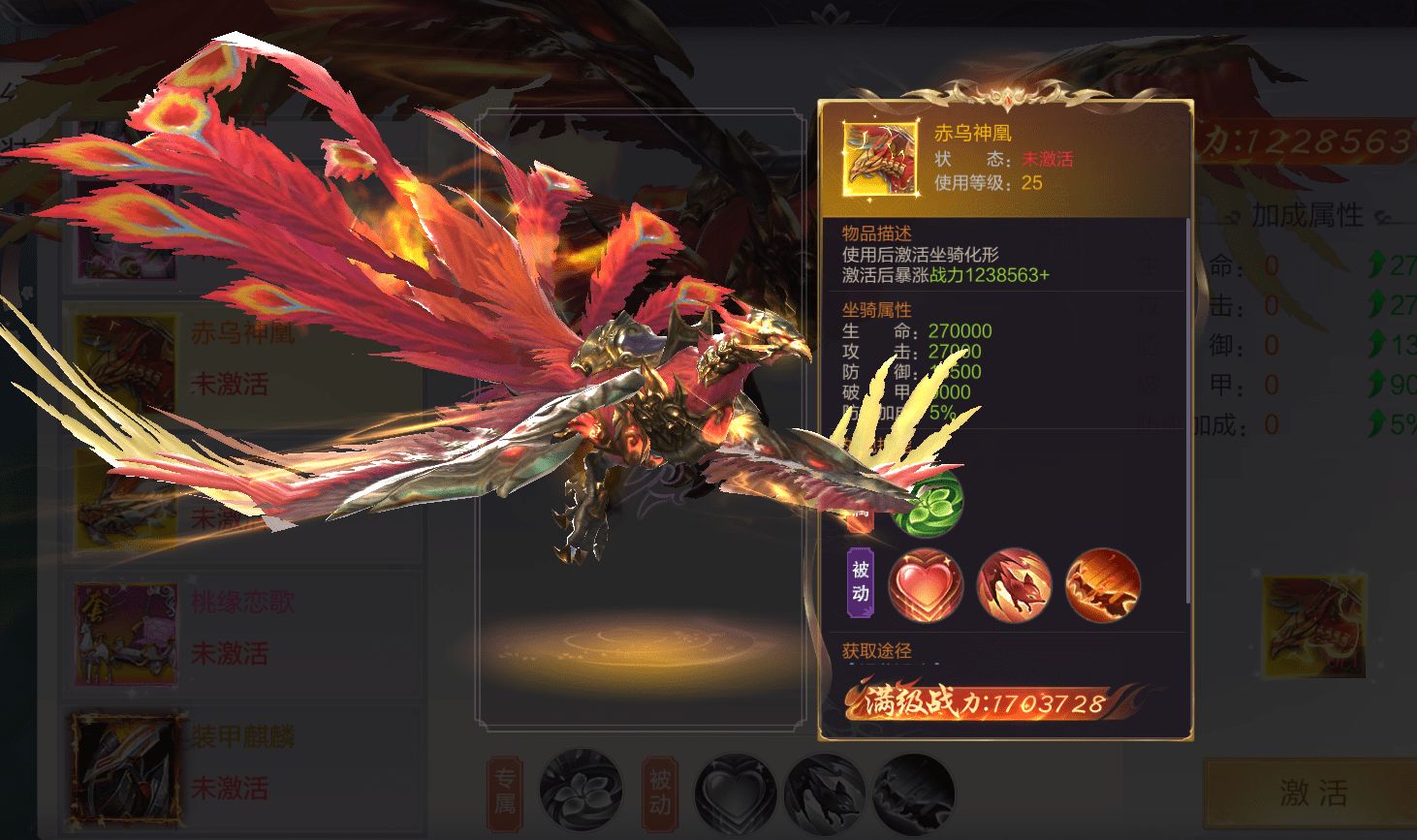
Task: Select the 赤乌神凰 mount entry
Action: pos(242,358)
